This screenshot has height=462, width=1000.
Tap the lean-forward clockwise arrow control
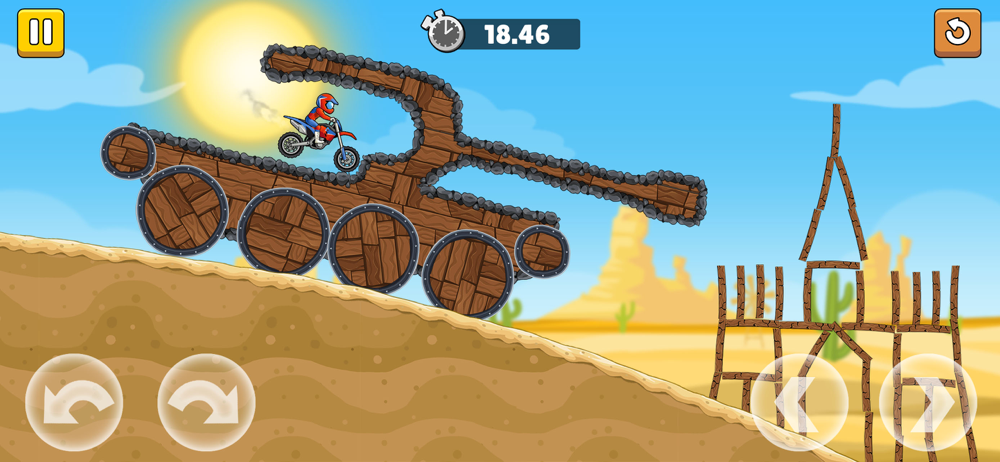point(206,402)
